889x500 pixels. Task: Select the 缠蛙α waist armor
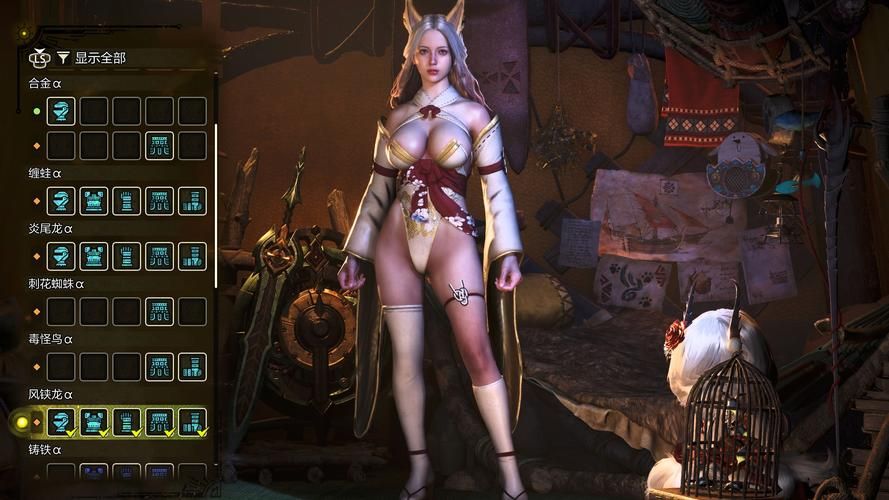[160, 201]
